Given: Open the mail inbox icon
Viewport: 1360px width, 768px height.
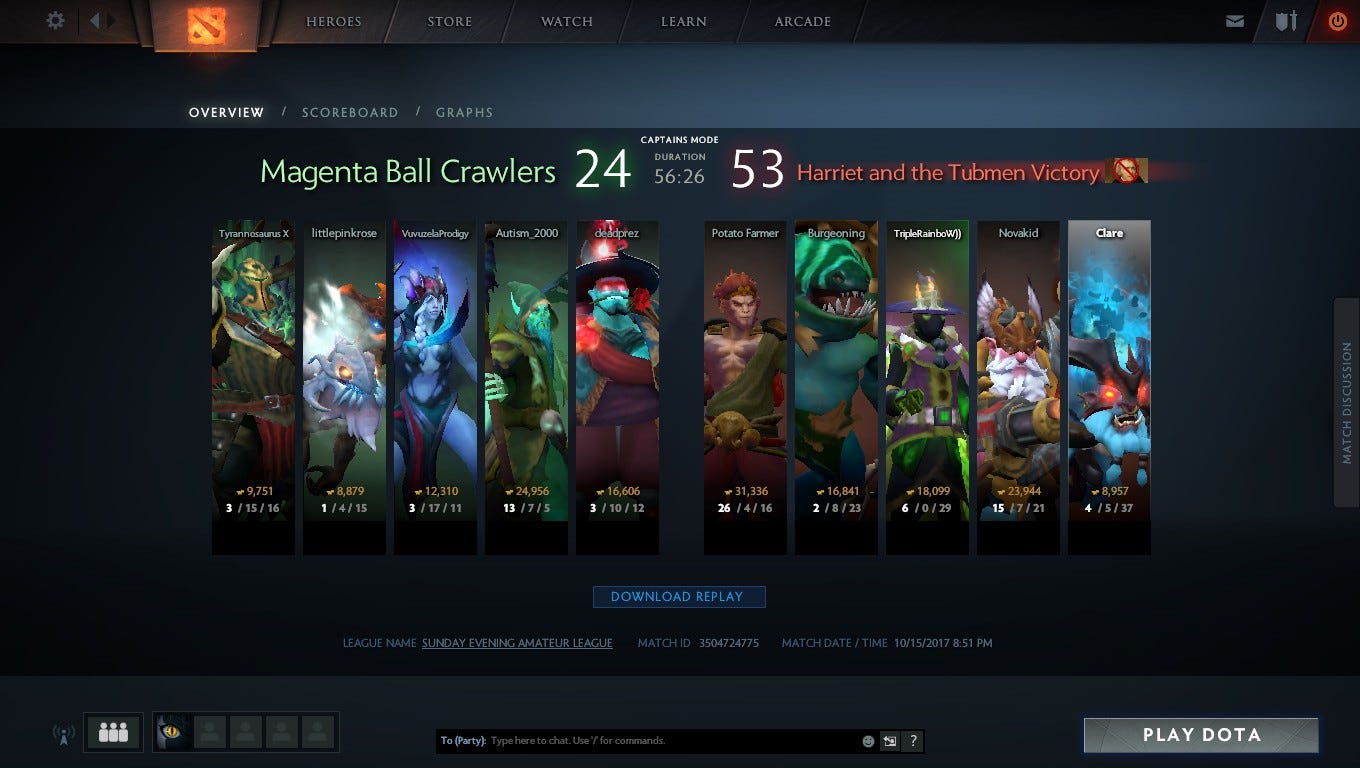Looking at the screenshot, I should pos(1235,21).
